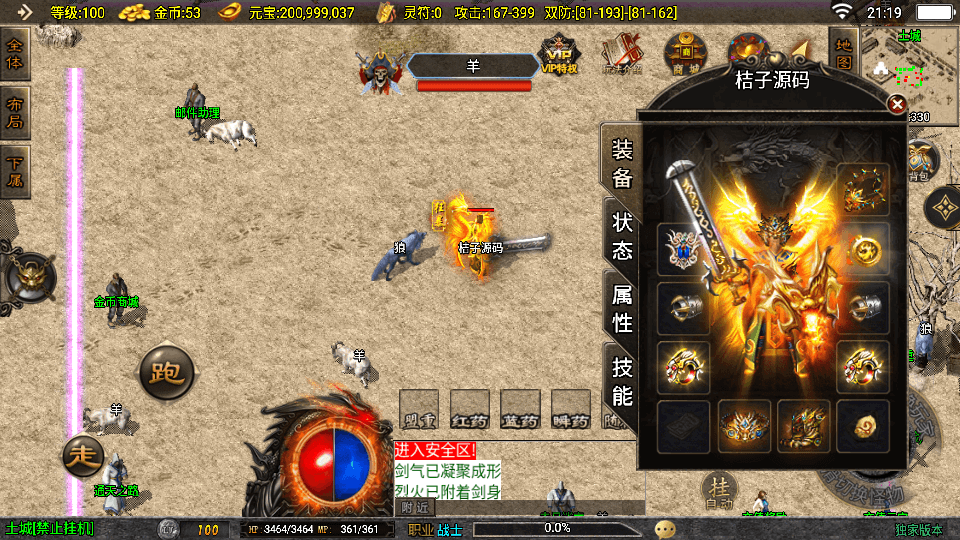Click the 土城 minimap

pyautogui.click(x=910, y=70)
